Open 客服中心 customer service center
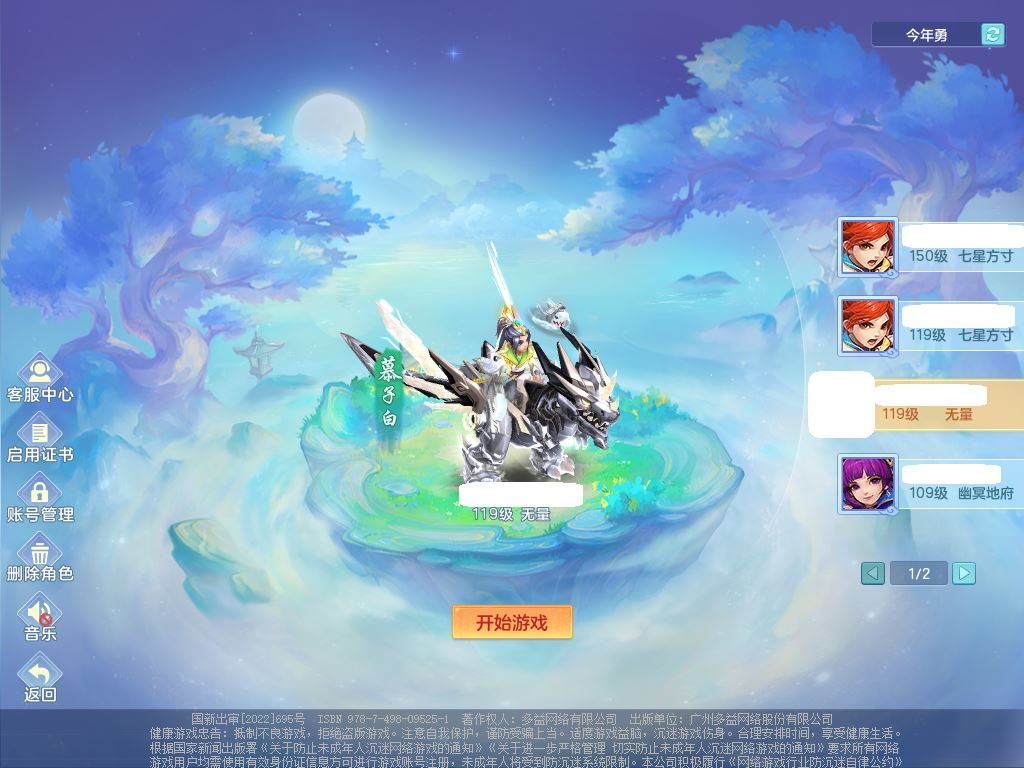Viewport: 1024px width, 768px height. pyautogui.click(x=40, y=376)
